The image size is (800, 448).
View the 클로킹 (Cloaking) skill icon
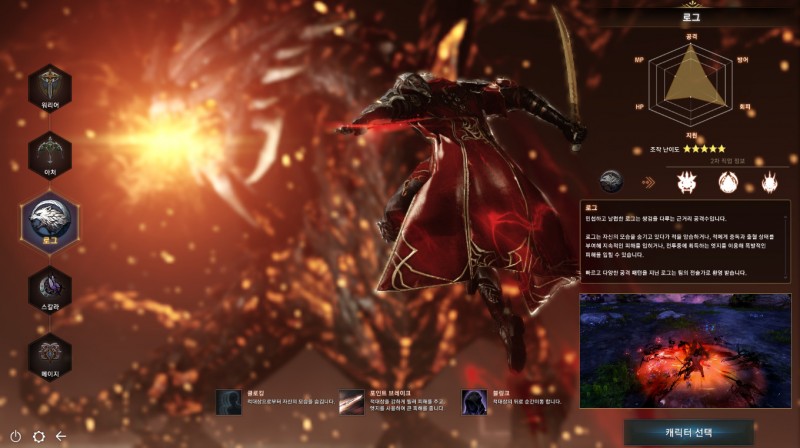pyautogui.click(x=228, y=402)
